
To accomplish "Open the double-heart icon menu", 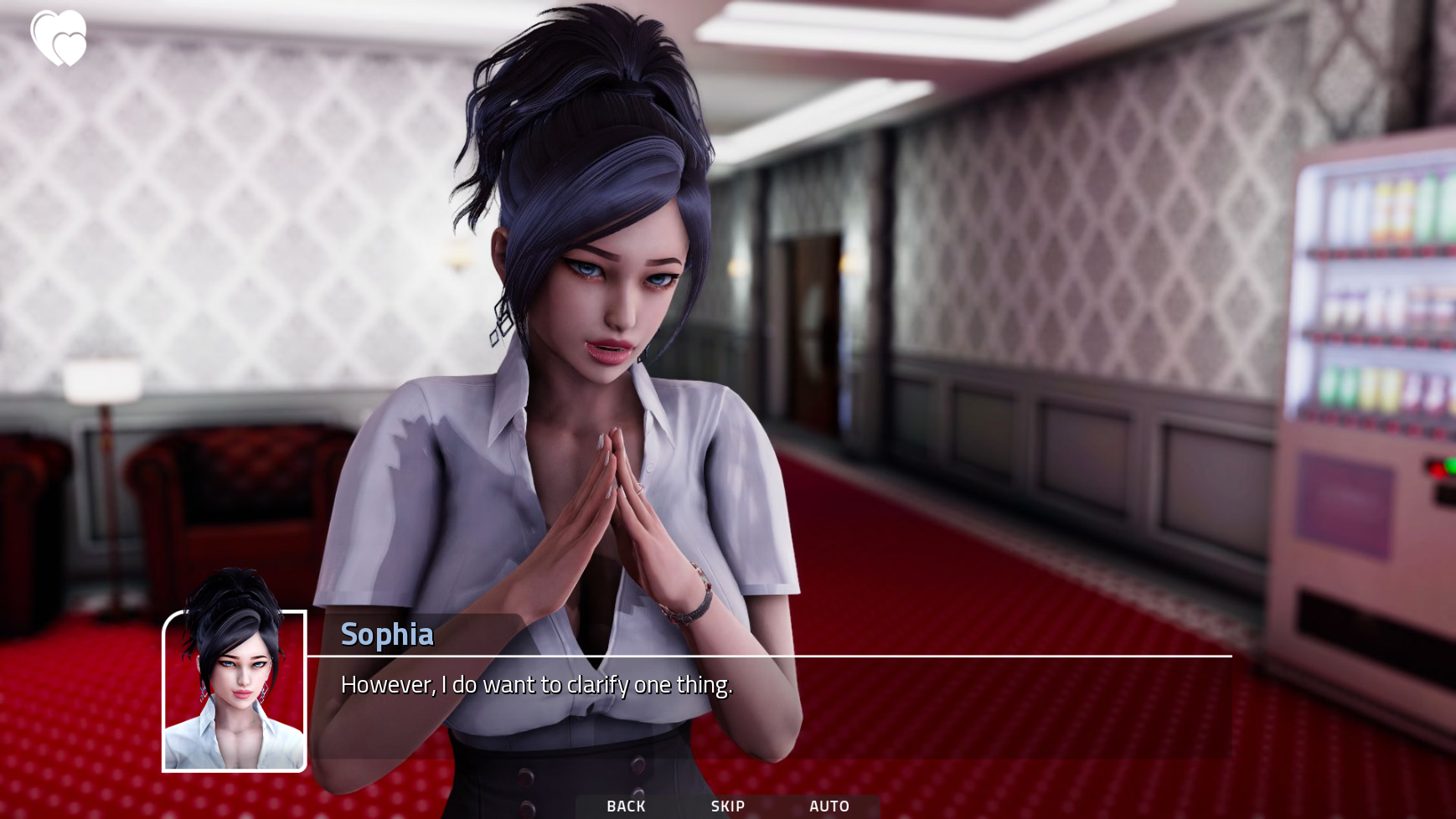I will coord(59,39).
